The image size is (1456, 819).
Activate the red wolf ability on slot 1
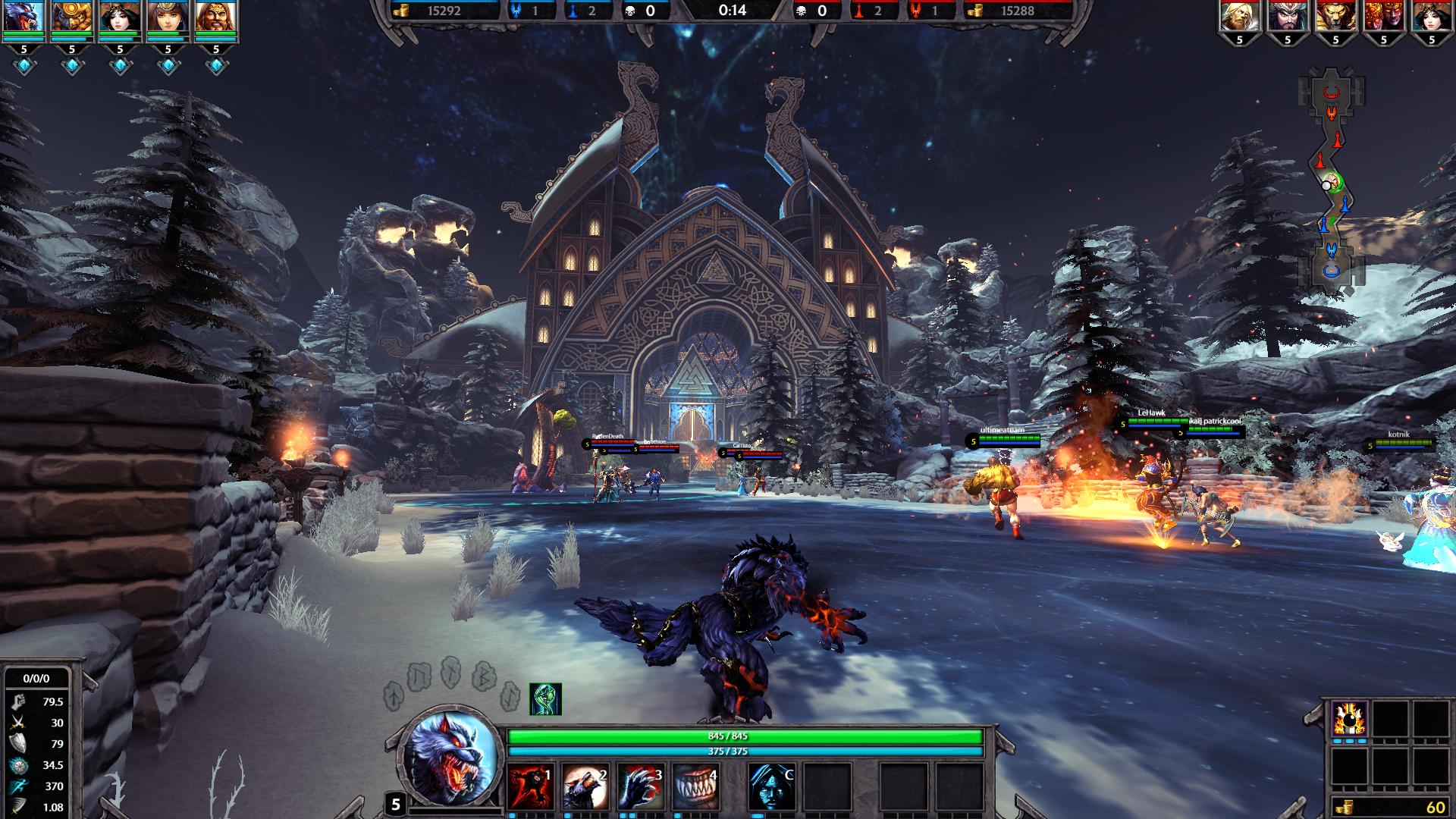point(531,786)
